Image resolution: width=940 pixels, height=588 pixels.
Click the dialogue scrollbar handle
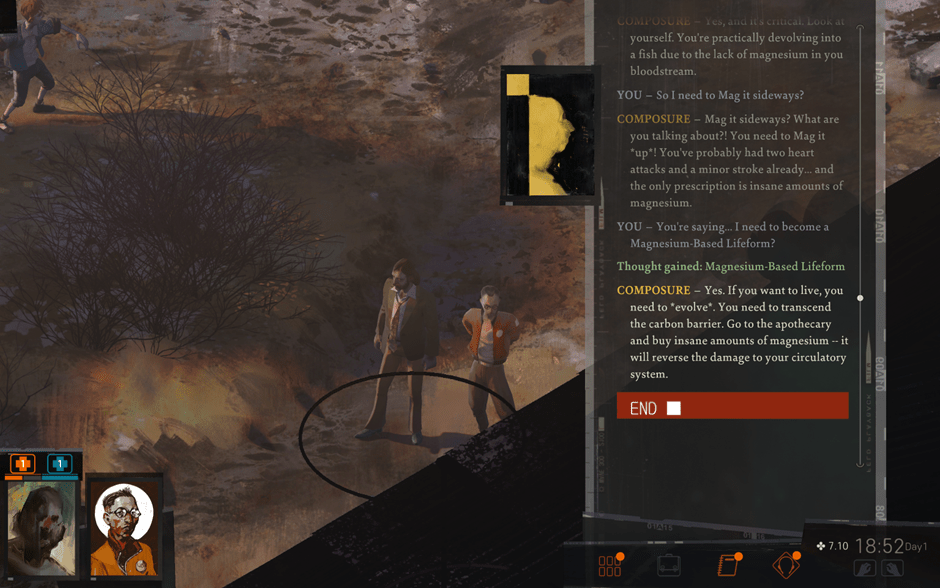click(860, 298)
